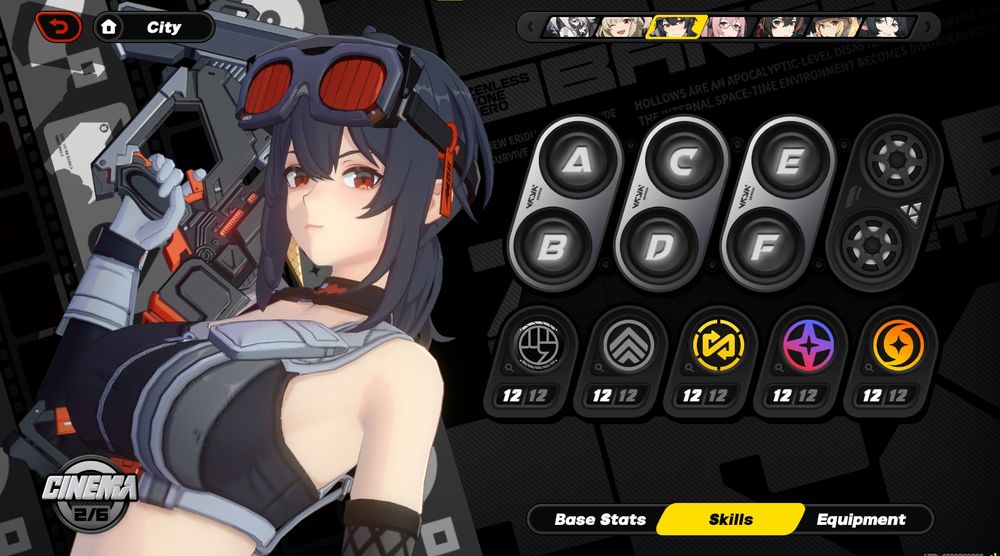Open the Cinema 2/6 badge
The height and width of the screenshot is (556, 1000).
point(89,496)
